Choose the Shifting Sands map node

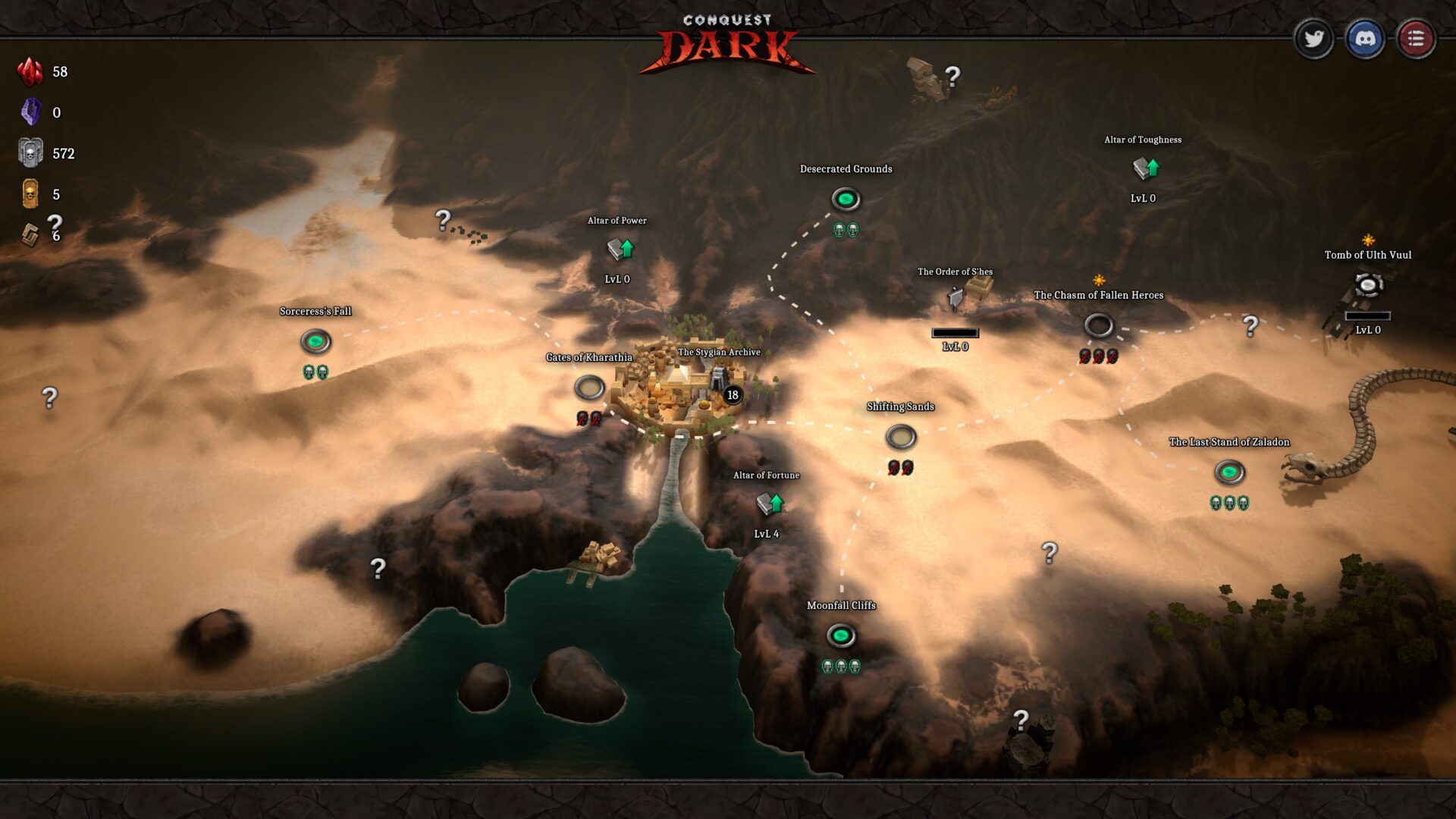coord(901,437)
